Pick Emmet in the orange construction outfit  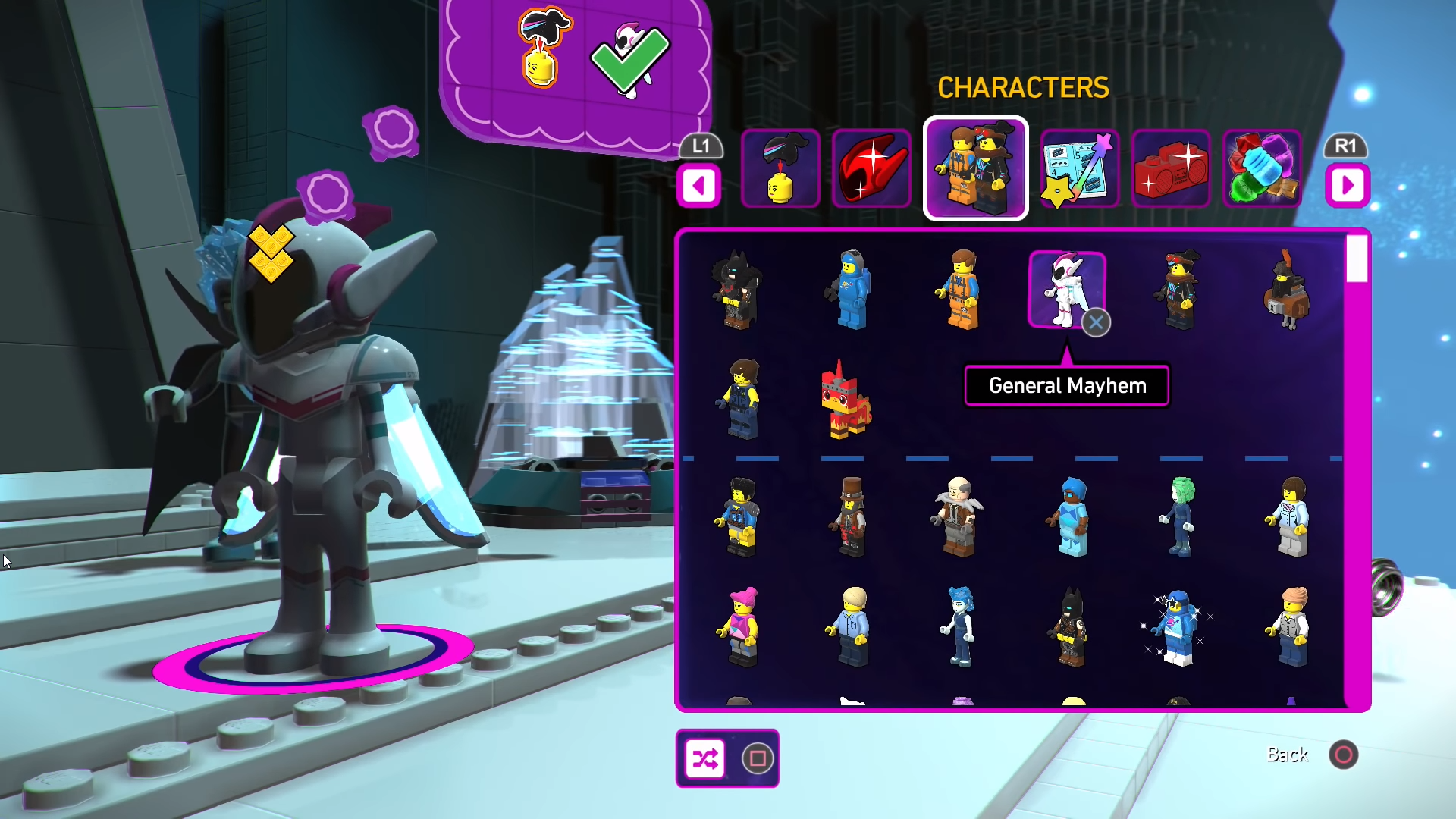(961, 290)
